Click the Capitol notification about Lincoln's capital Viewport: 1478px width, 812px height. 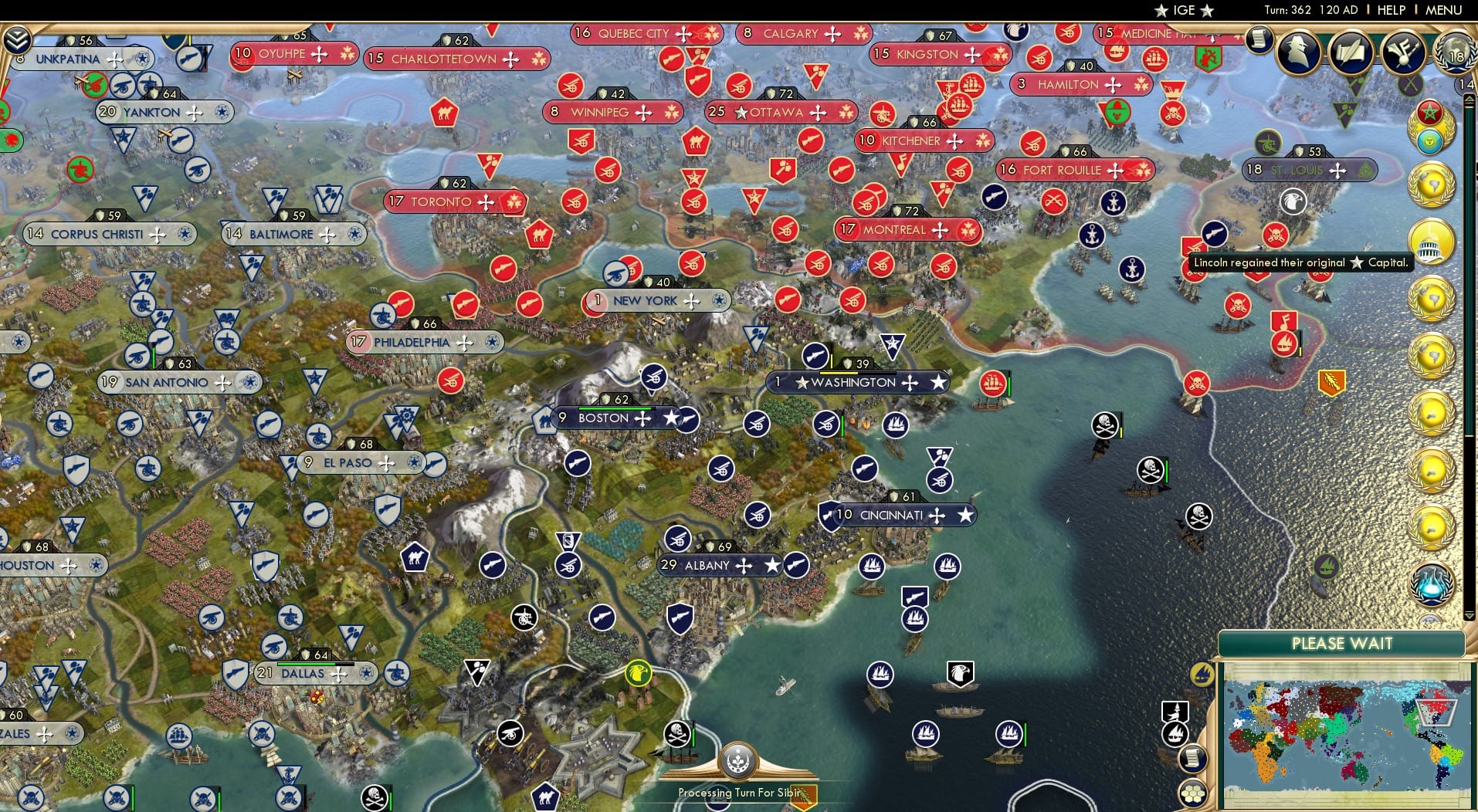1434,242
